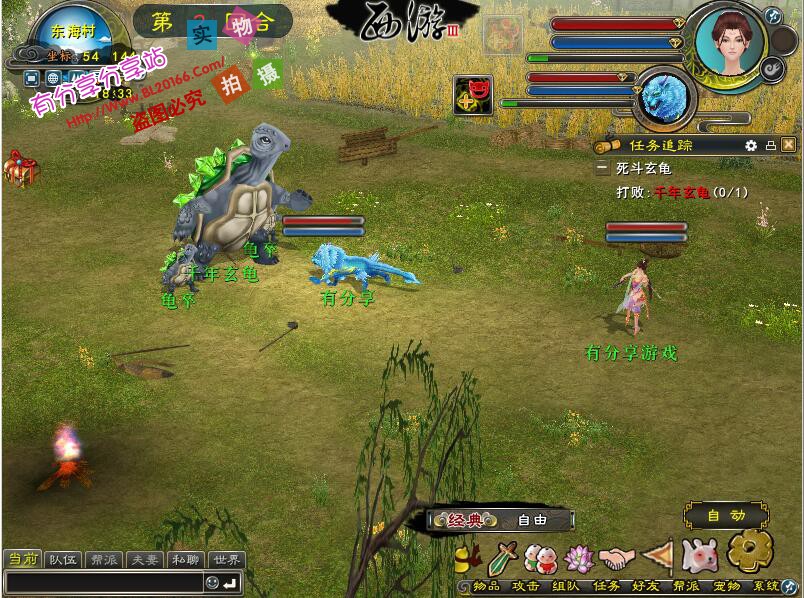Image resolution: width=804 pixels, height=598 pixels.
Task: Open the chat emoji smiley button
Action: pyautogui.click(x=212, y=582)
